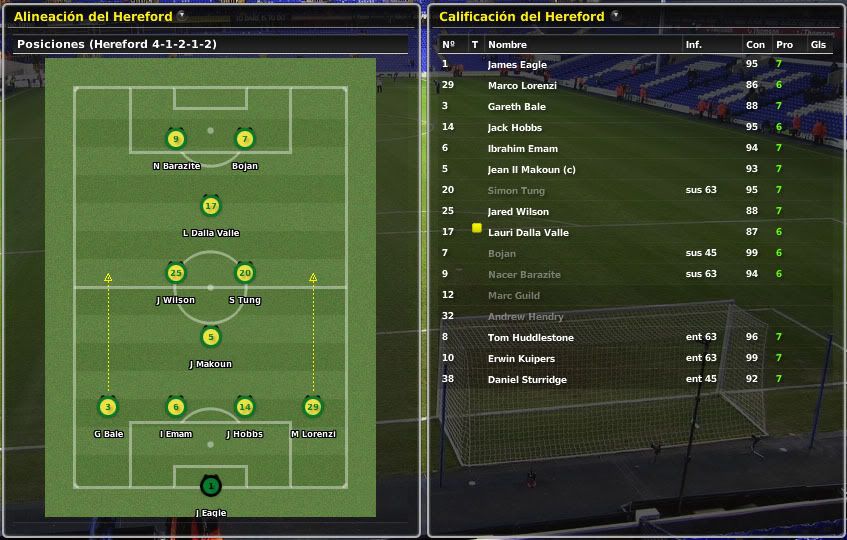Open Lauri Dalla Valle's row

(528, 232)
